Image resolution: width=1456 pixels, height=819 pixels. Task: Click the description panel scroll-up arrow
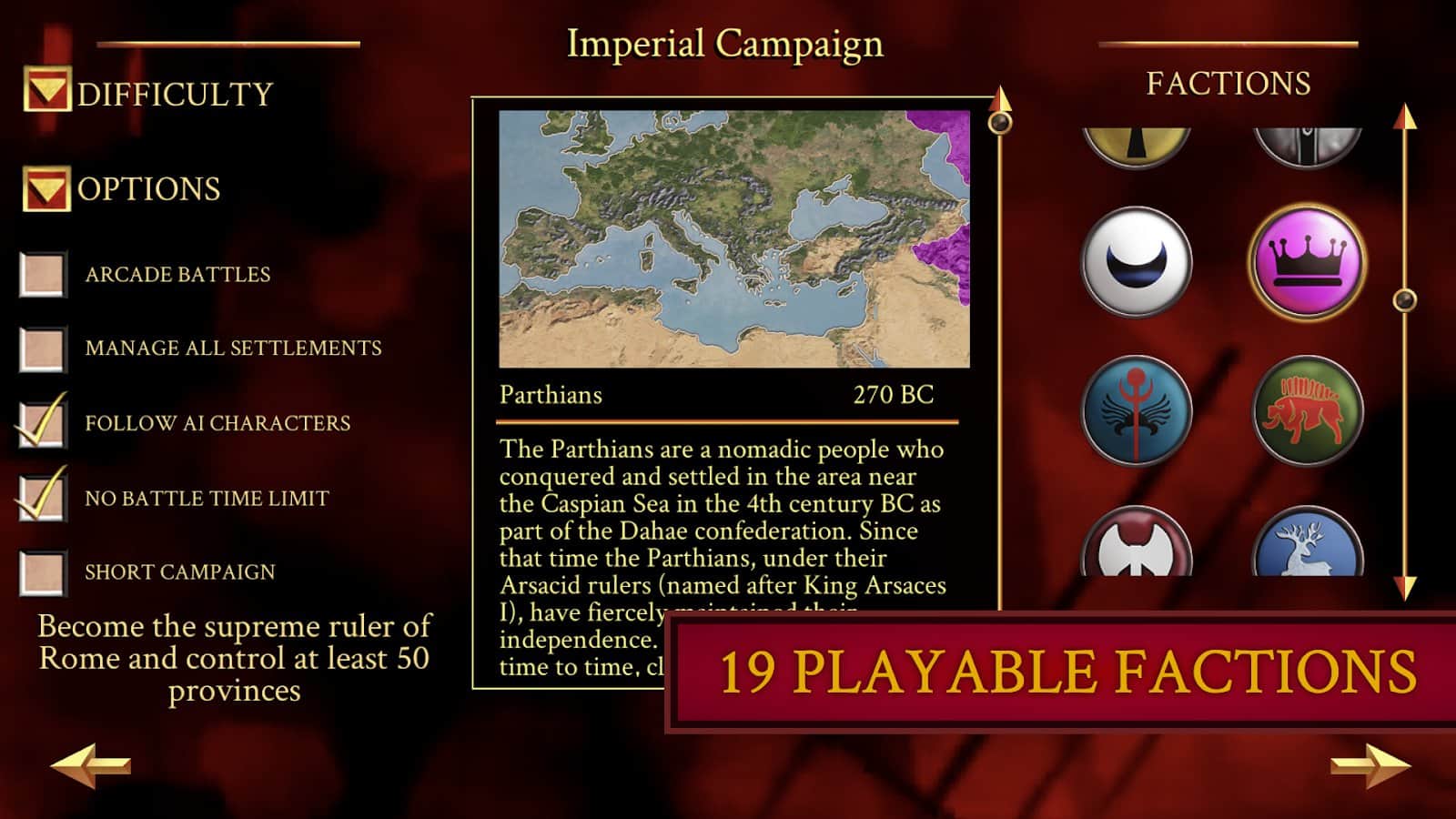pos(1000,98)
